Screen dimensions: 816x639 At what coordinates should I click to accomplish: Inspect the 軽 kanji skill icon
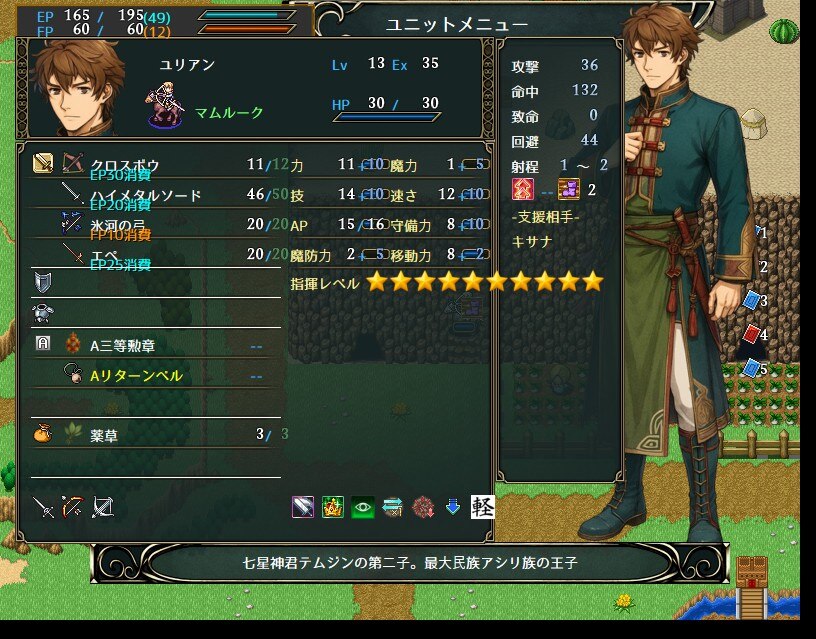coord(482,507)
